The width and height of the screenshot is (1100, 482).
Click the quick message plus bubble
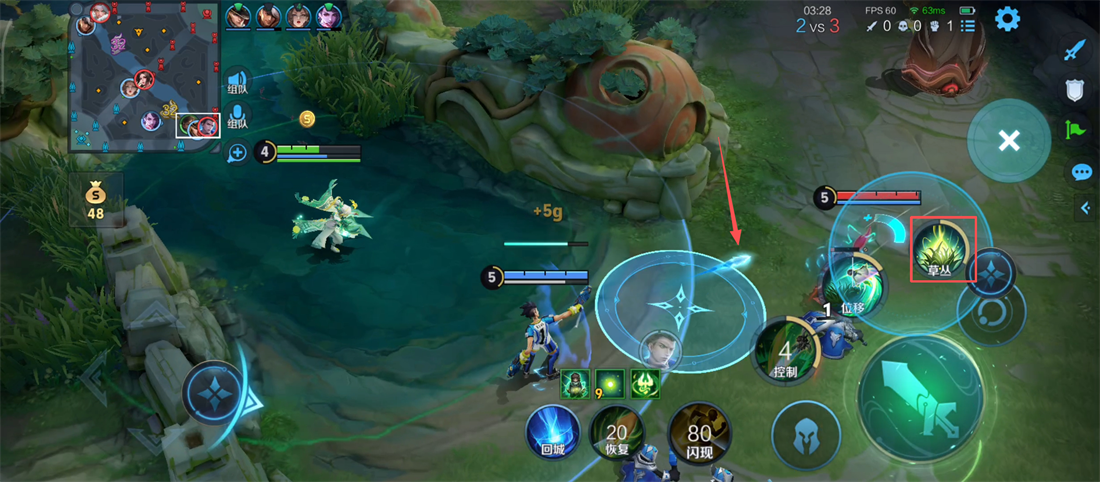pos(237,153)
